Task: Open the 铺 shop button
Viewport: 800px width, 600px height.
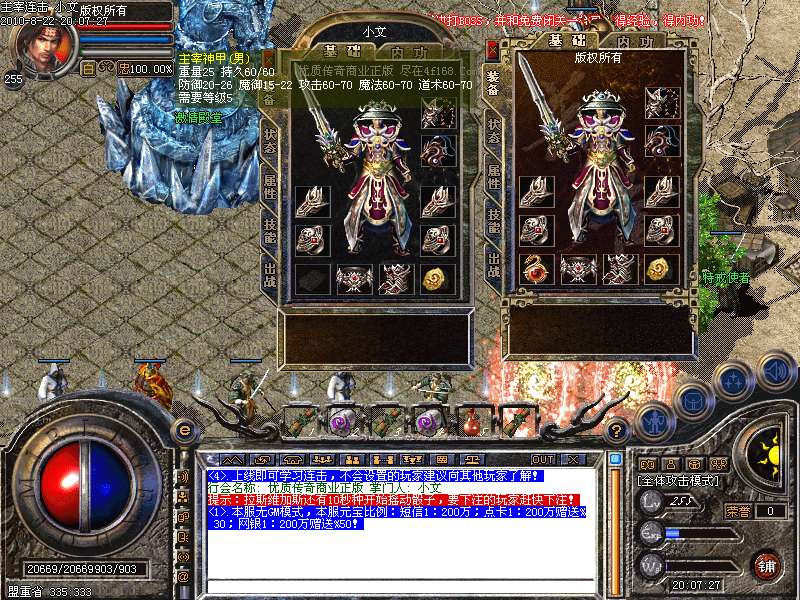Action: (x=765, y=564)
